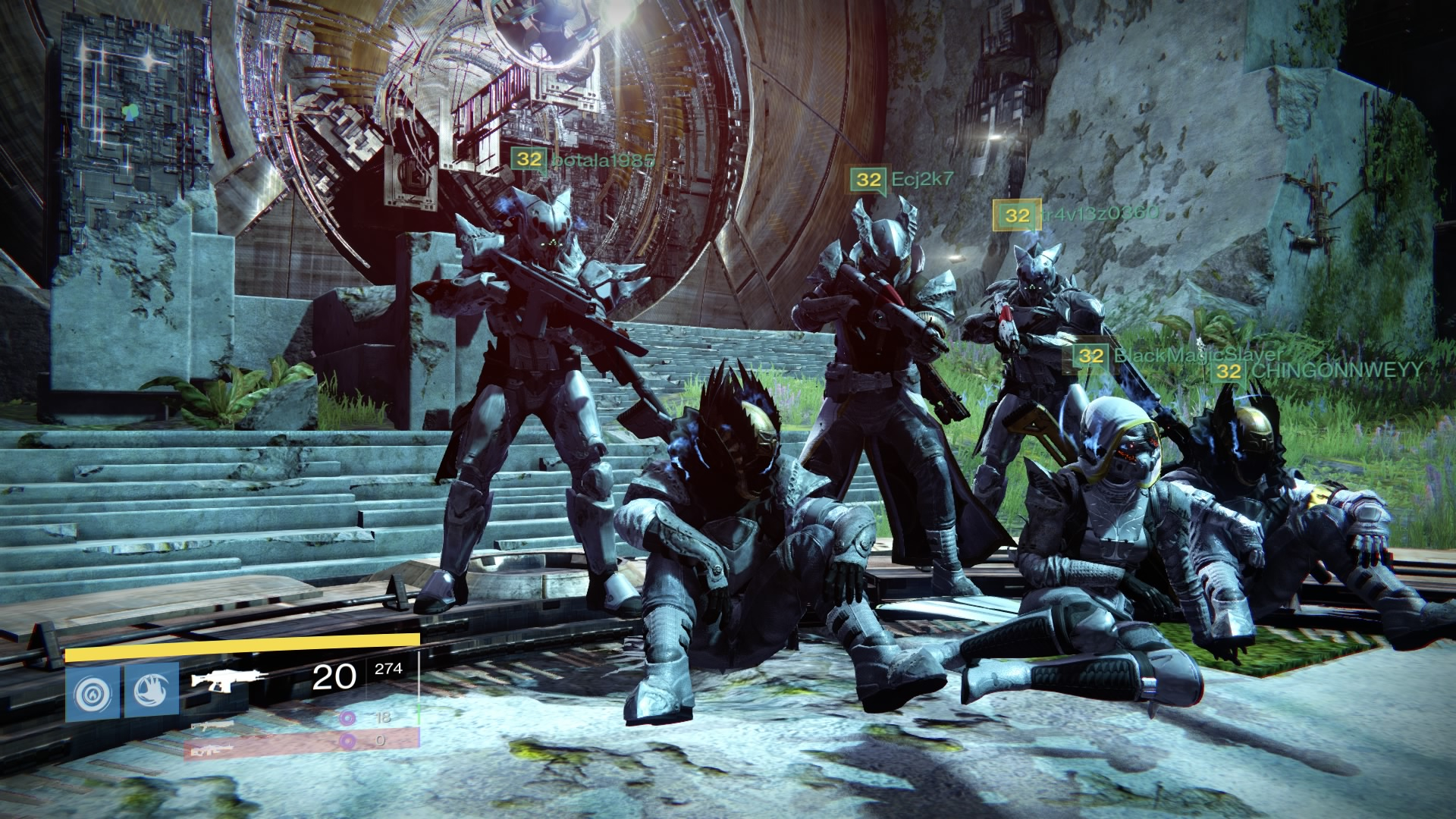Click the tr4v13z0360 player nameplate
The image size is (1456, 819).
point(1077,215)
